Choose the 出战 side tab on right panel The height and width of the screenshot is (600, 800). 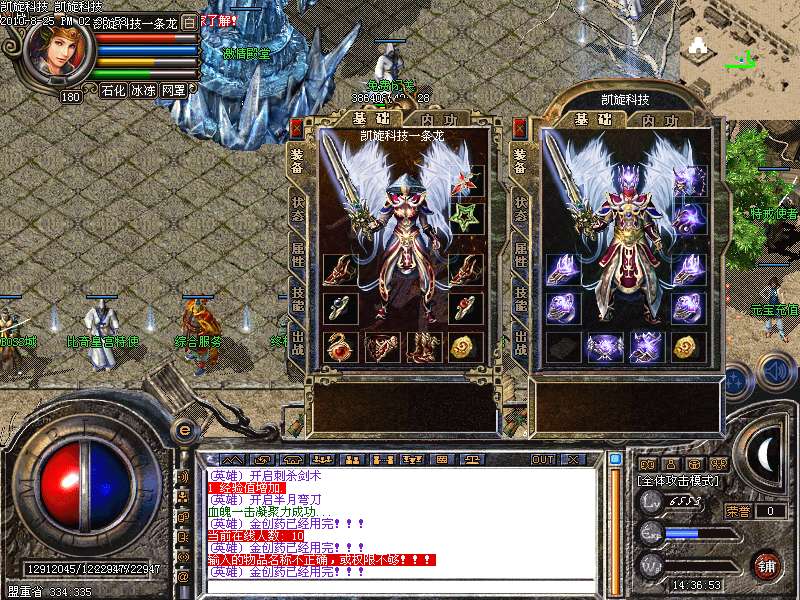520,345
